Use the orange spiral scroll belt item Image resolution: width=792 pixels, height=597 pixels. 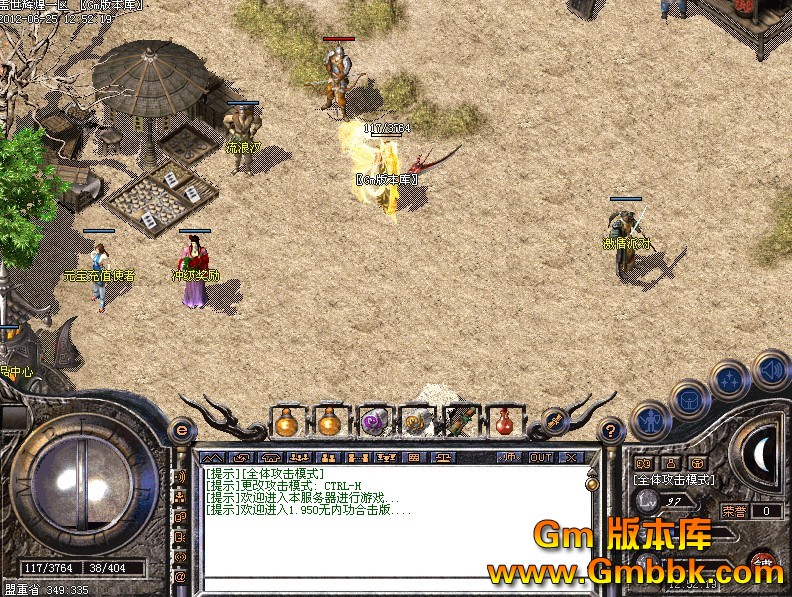coord(416,422)
